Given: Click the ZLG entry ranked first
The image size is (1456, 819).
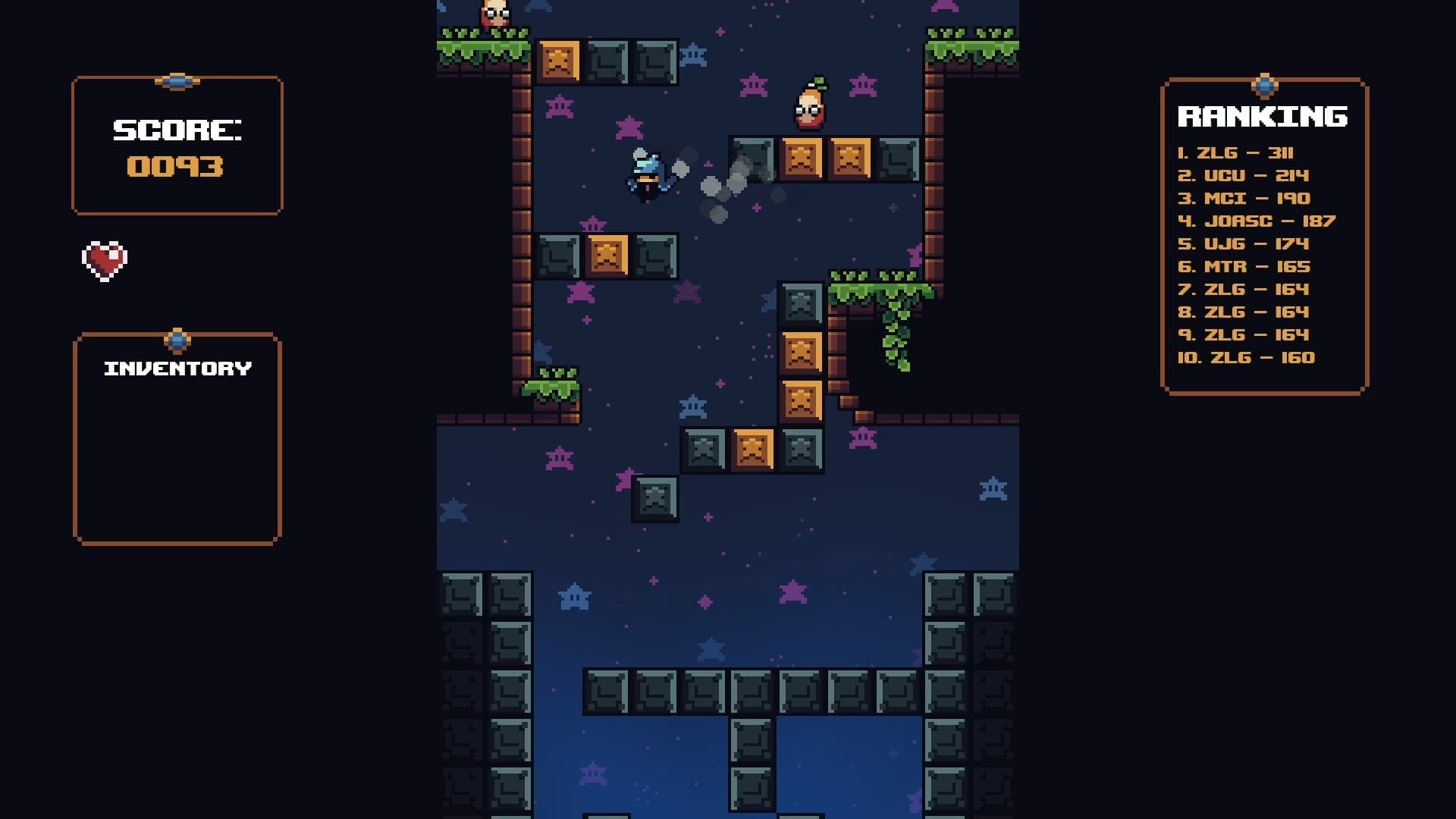Looking at the screenshot, I should point(1236,152).
